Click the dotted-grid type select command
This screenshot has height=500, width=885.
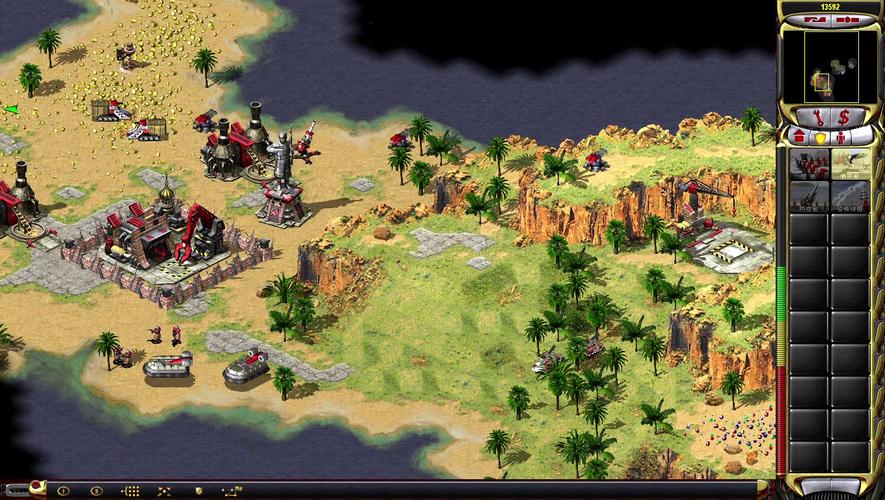pyautogui.click(x=131, y=491)
